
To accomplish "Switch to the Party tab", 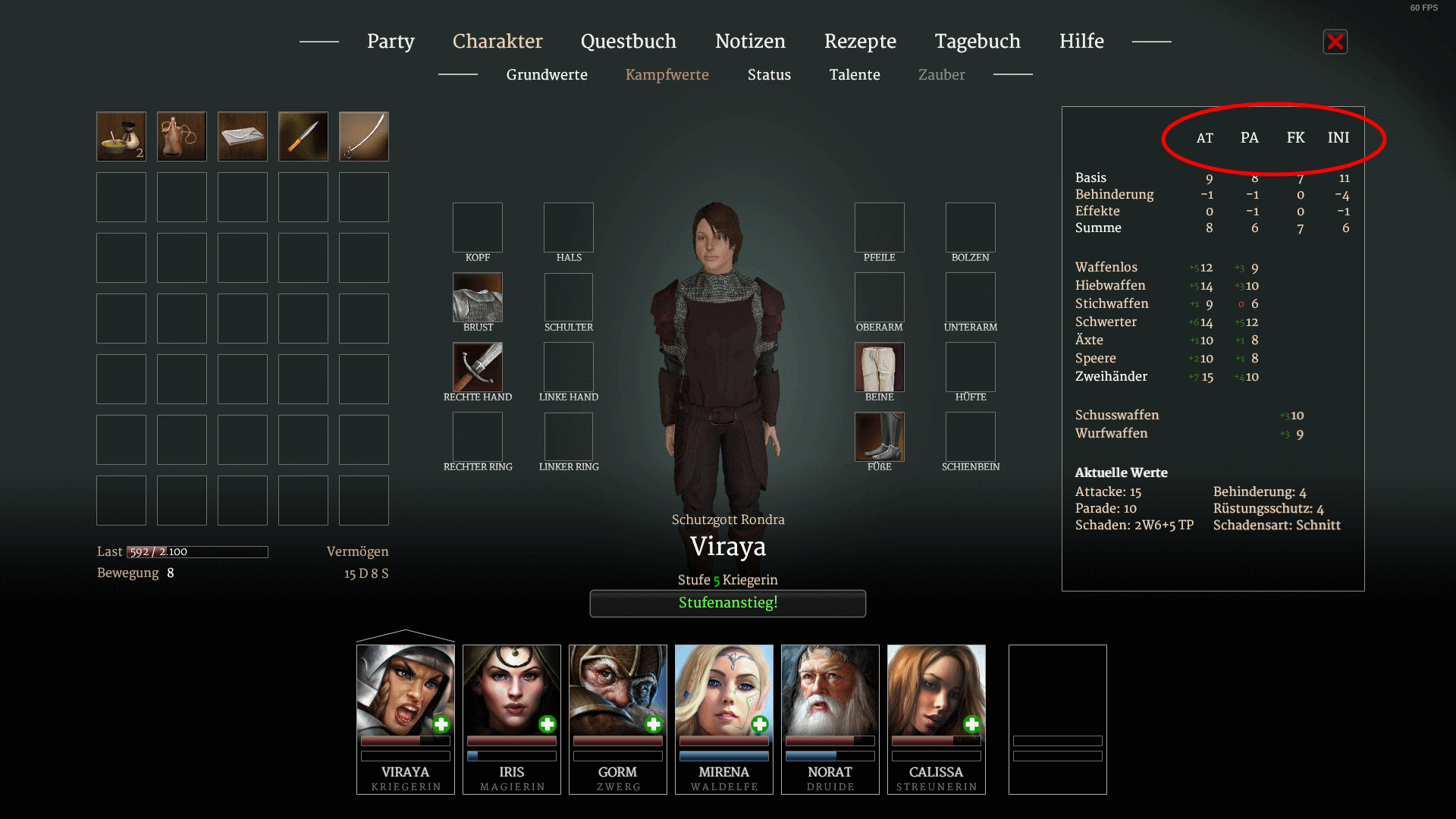I will pyautogui.click(x=391, y=41).
